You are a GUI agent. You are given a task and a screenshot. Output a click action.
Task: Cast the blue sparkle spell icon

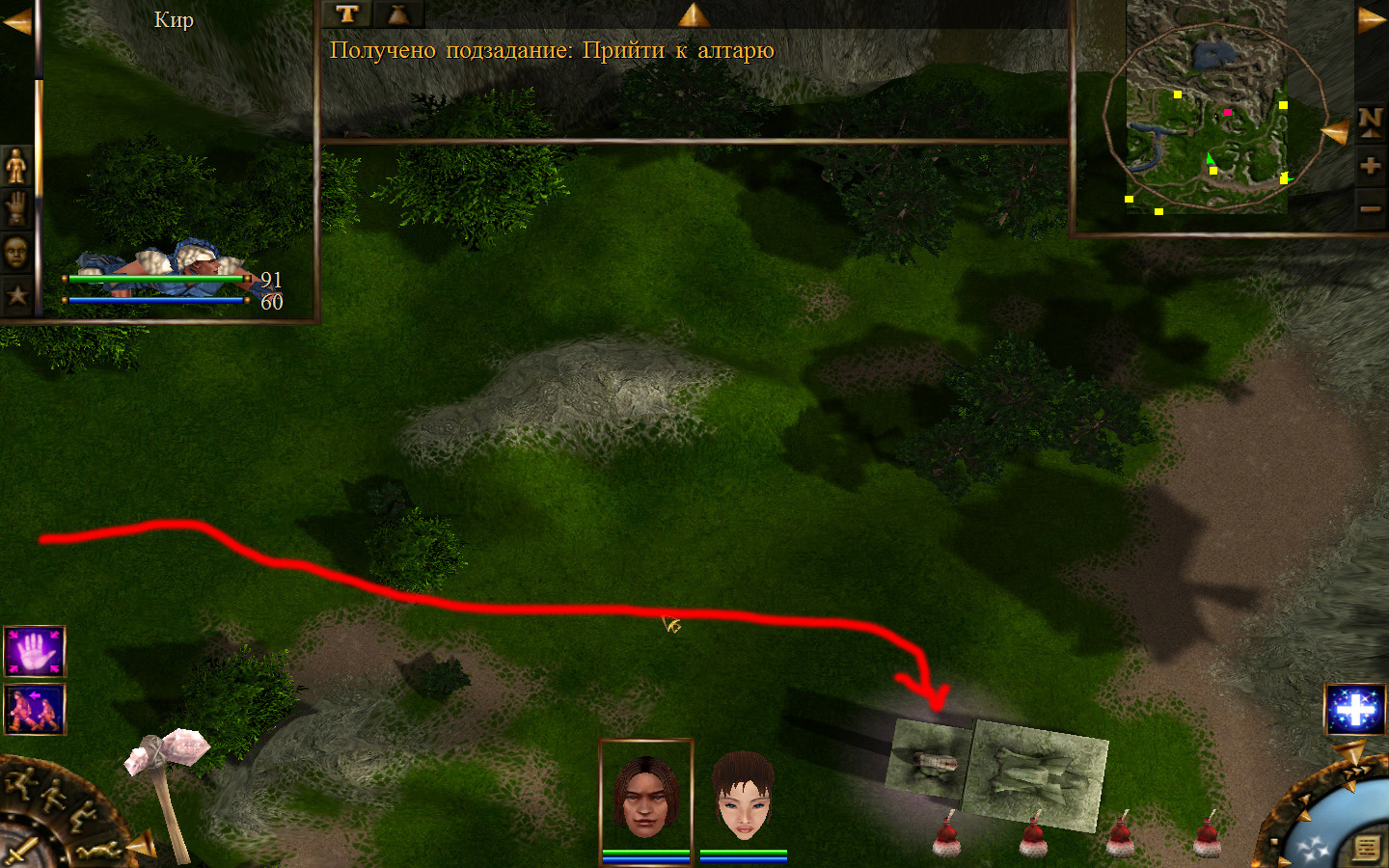[1354, 709]
